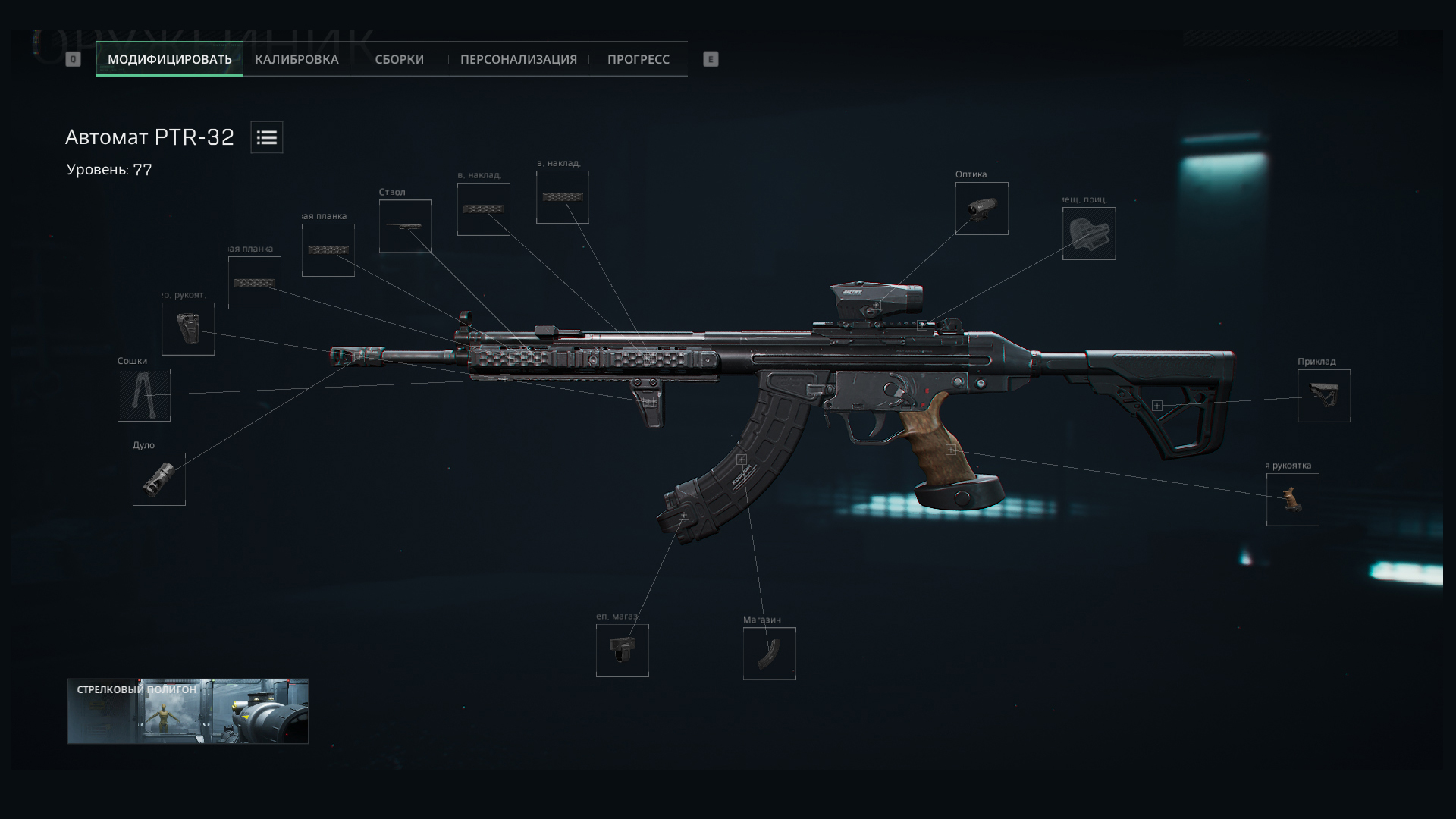Choose the Оптика scope slot
Image resolution: width=1456 pixels, height=819 pixels.
click(981, 209)
